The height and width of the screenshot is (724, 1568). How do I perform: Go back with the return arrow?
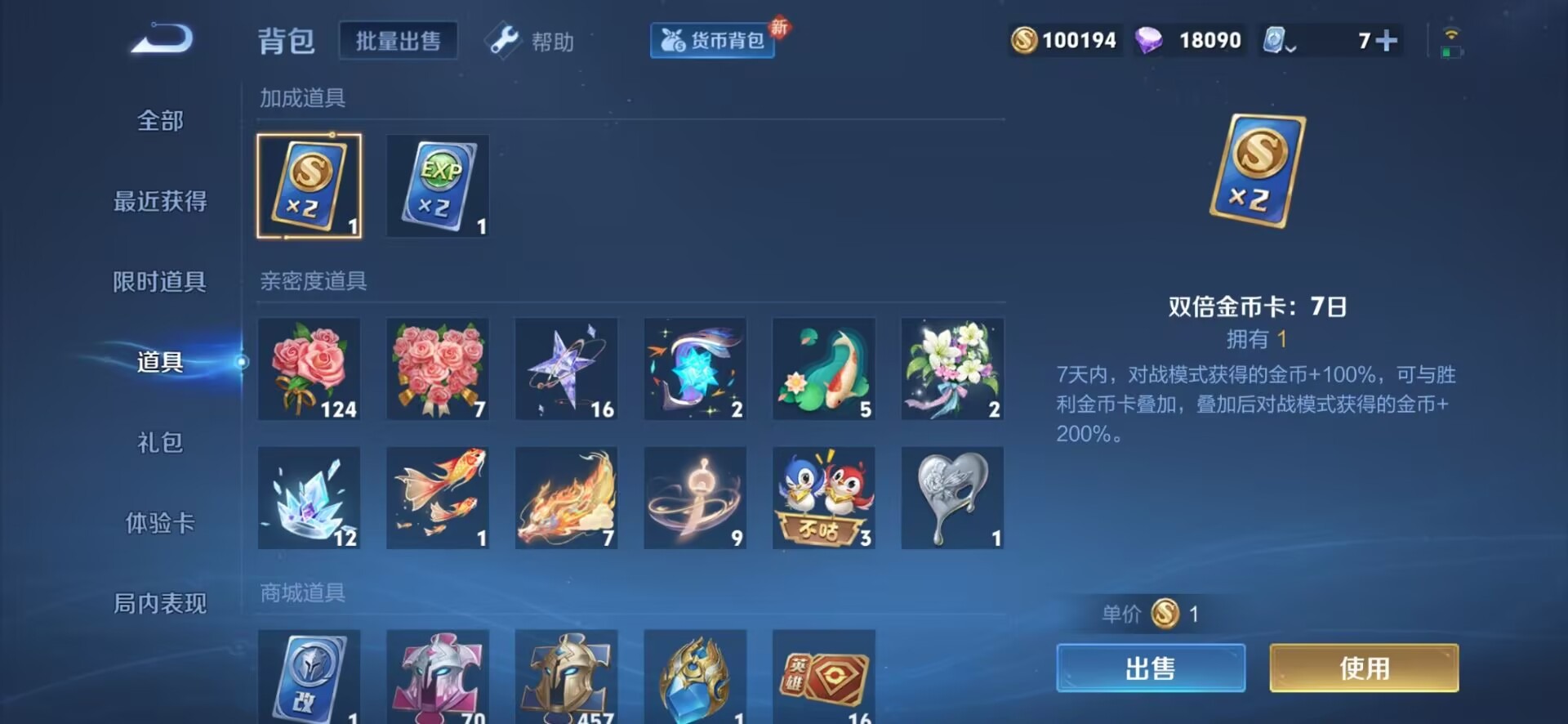(163, 39)
